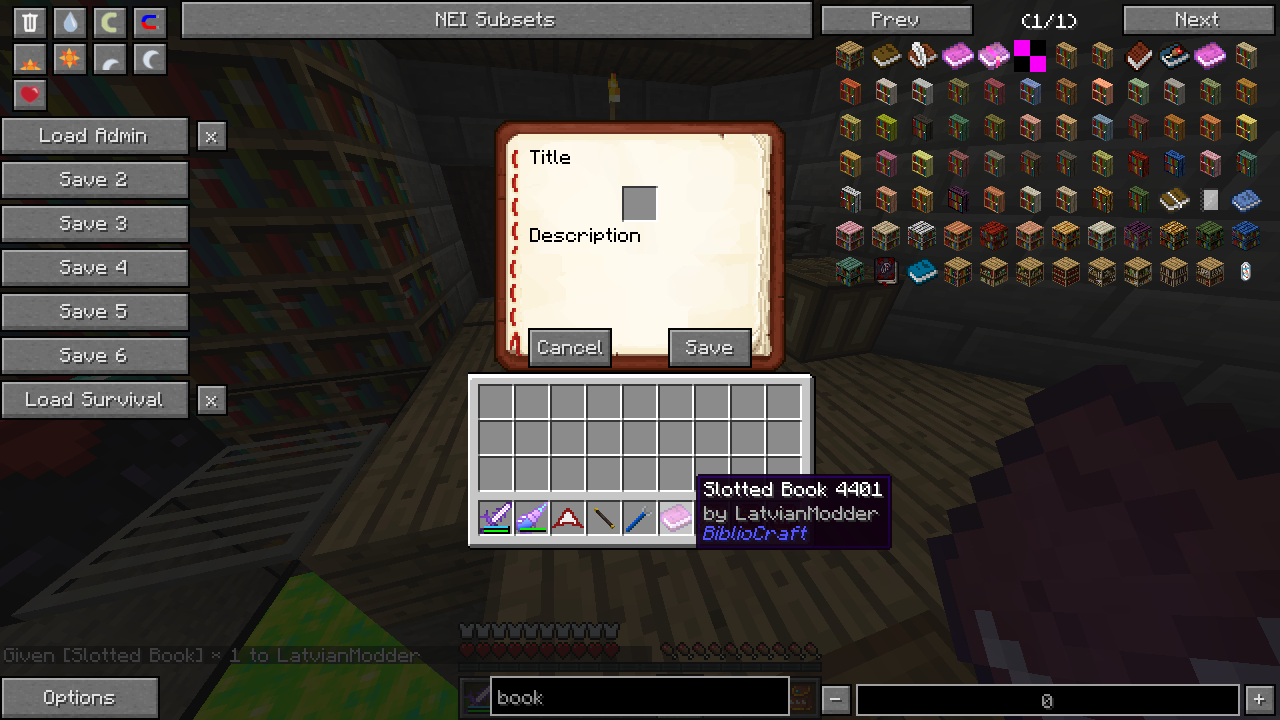This screenshot has width=1280, height=720.
Task: Open the NEI Subsets dropdown
Action: coord(496,20)
